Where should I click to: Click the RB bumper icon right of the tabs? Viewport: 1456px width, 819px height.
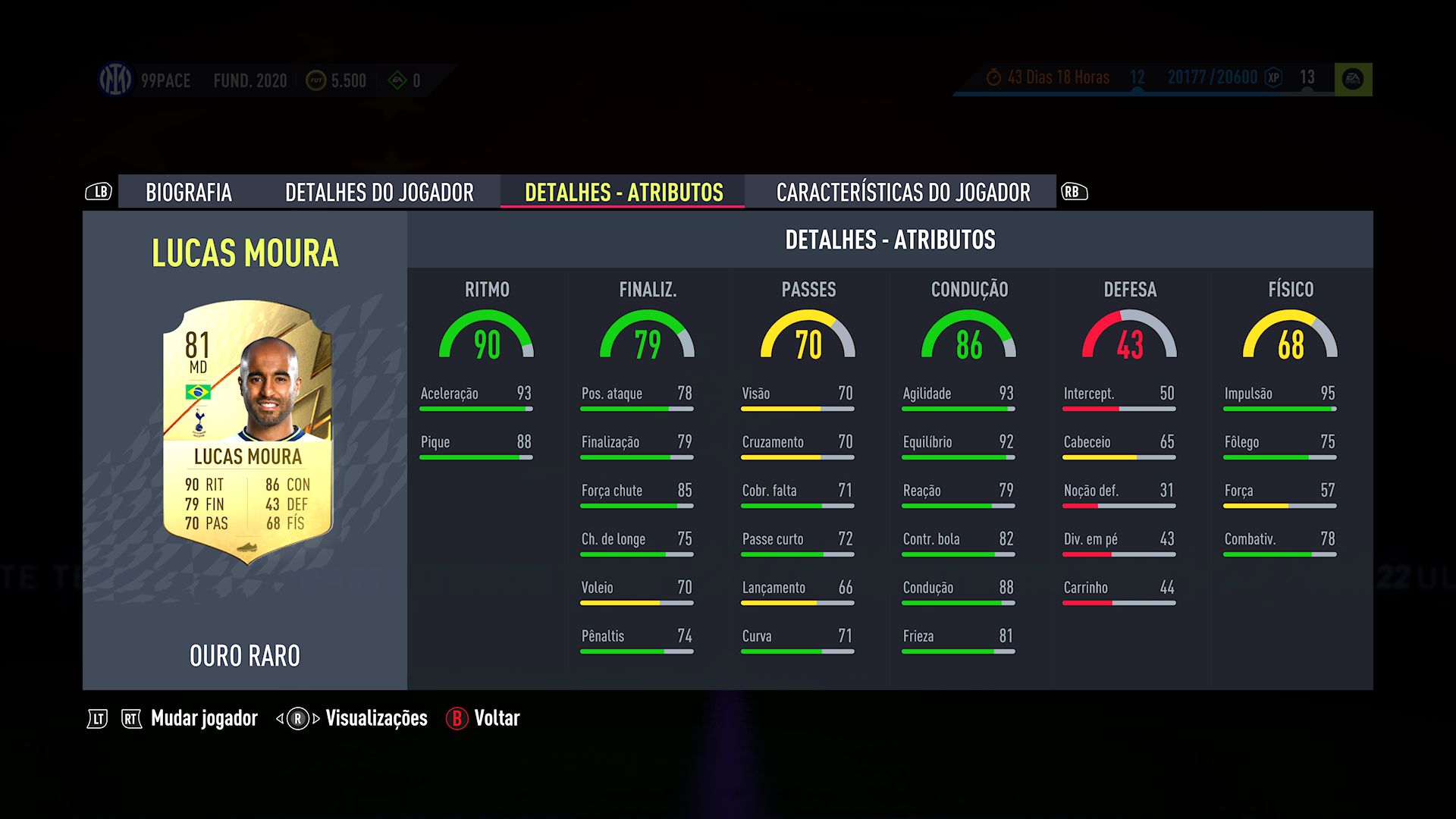pos(1075,192)
